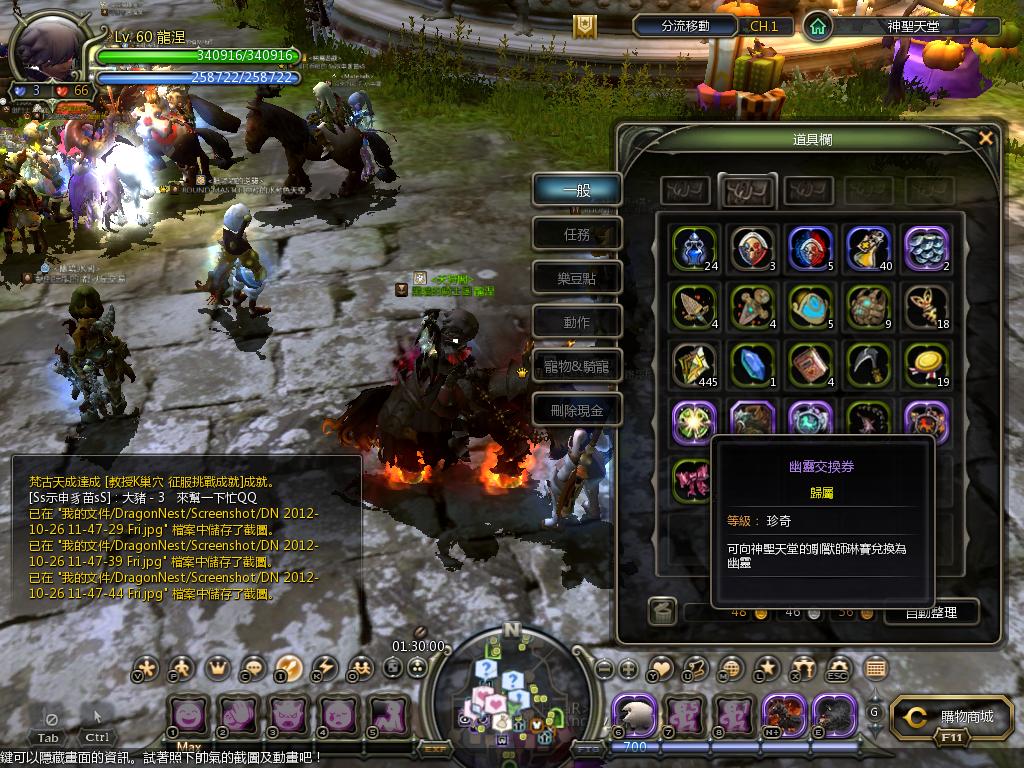Close the inventory window
Screen dimensions: 1024x768
(x=986, y=138)
